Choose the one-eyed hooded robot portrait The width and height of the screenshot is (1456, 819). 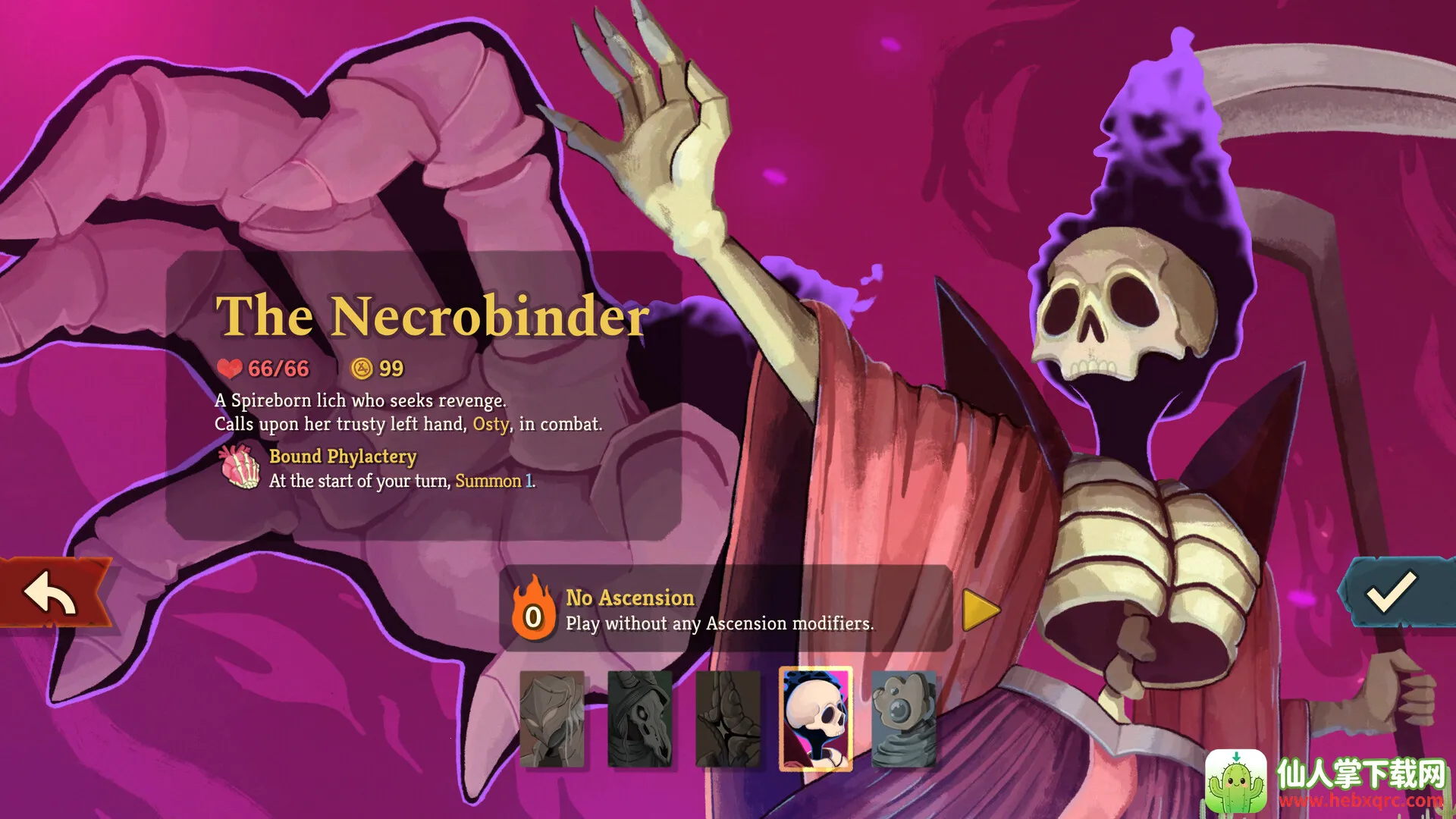coord(903,719)
